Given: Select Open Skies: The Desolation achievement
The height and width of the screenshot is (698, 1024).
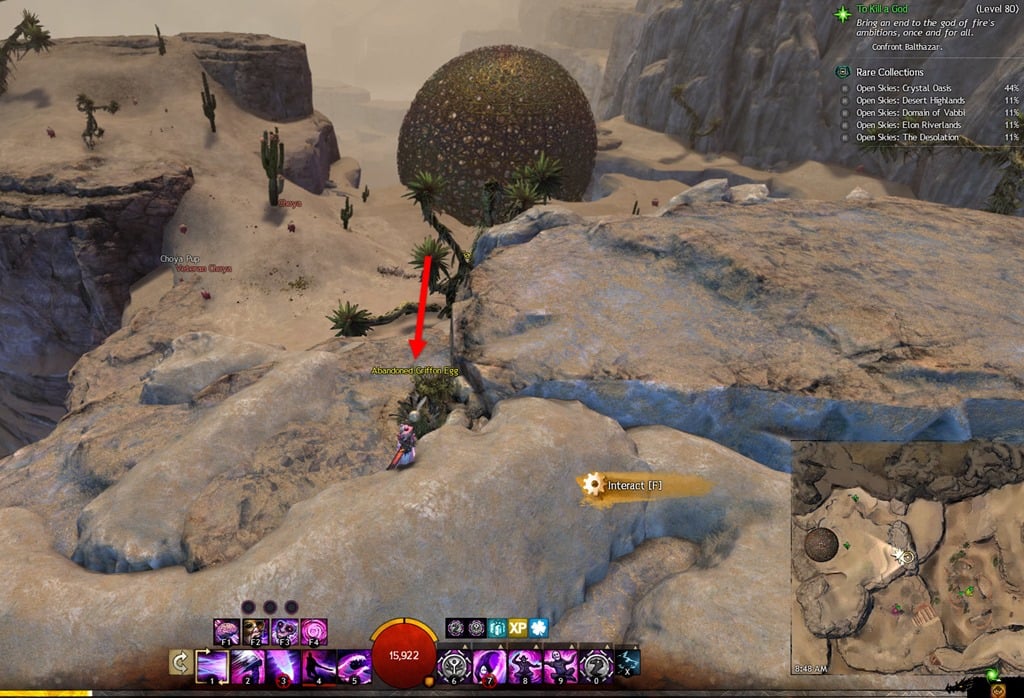Looking at the screenshot, I should [x=908, y=138].
